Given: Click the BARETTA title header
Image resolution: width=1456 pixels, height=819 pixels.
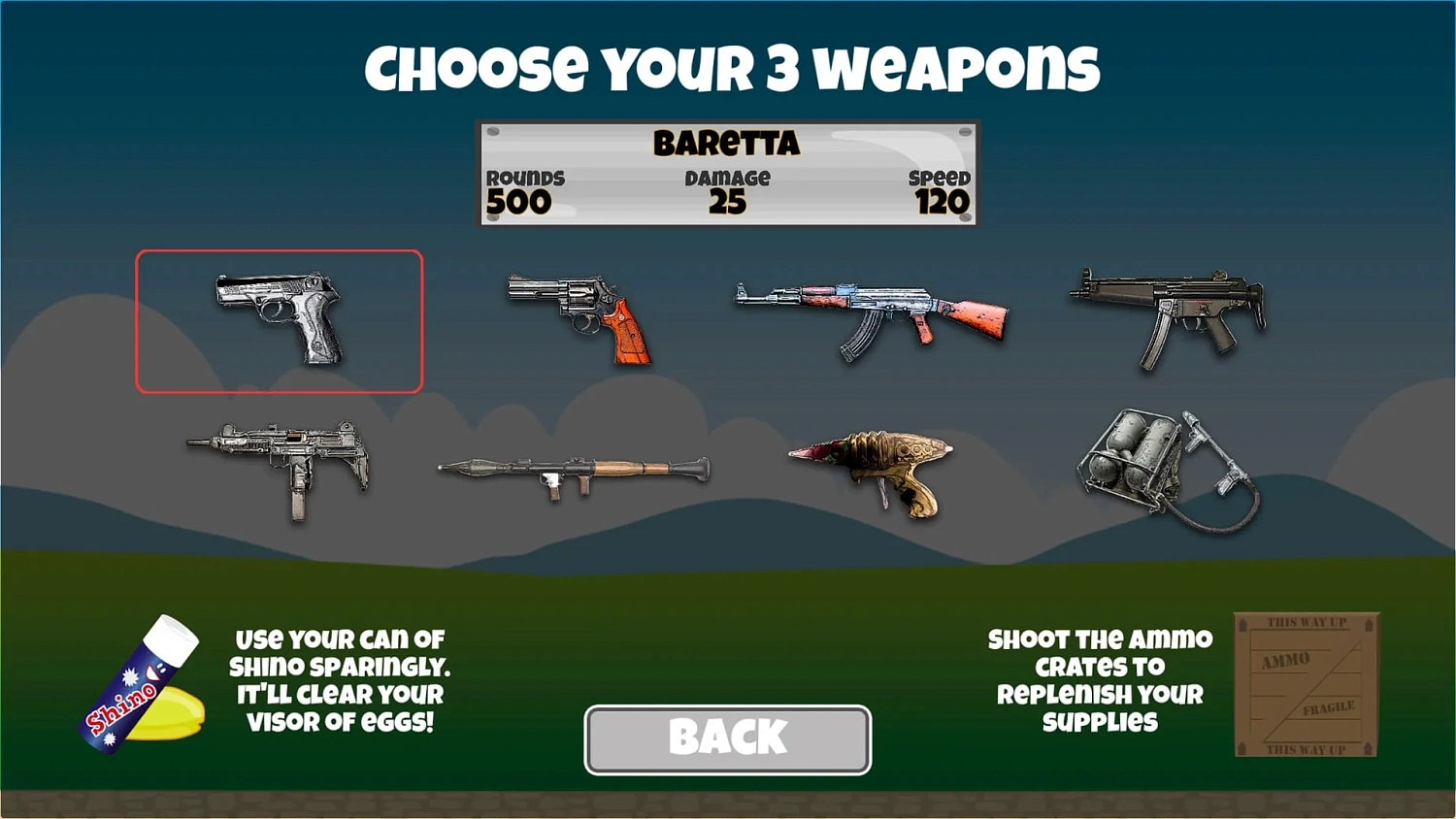Looking at the screenshot, I should pyautogui.click(x=726, y=143).
